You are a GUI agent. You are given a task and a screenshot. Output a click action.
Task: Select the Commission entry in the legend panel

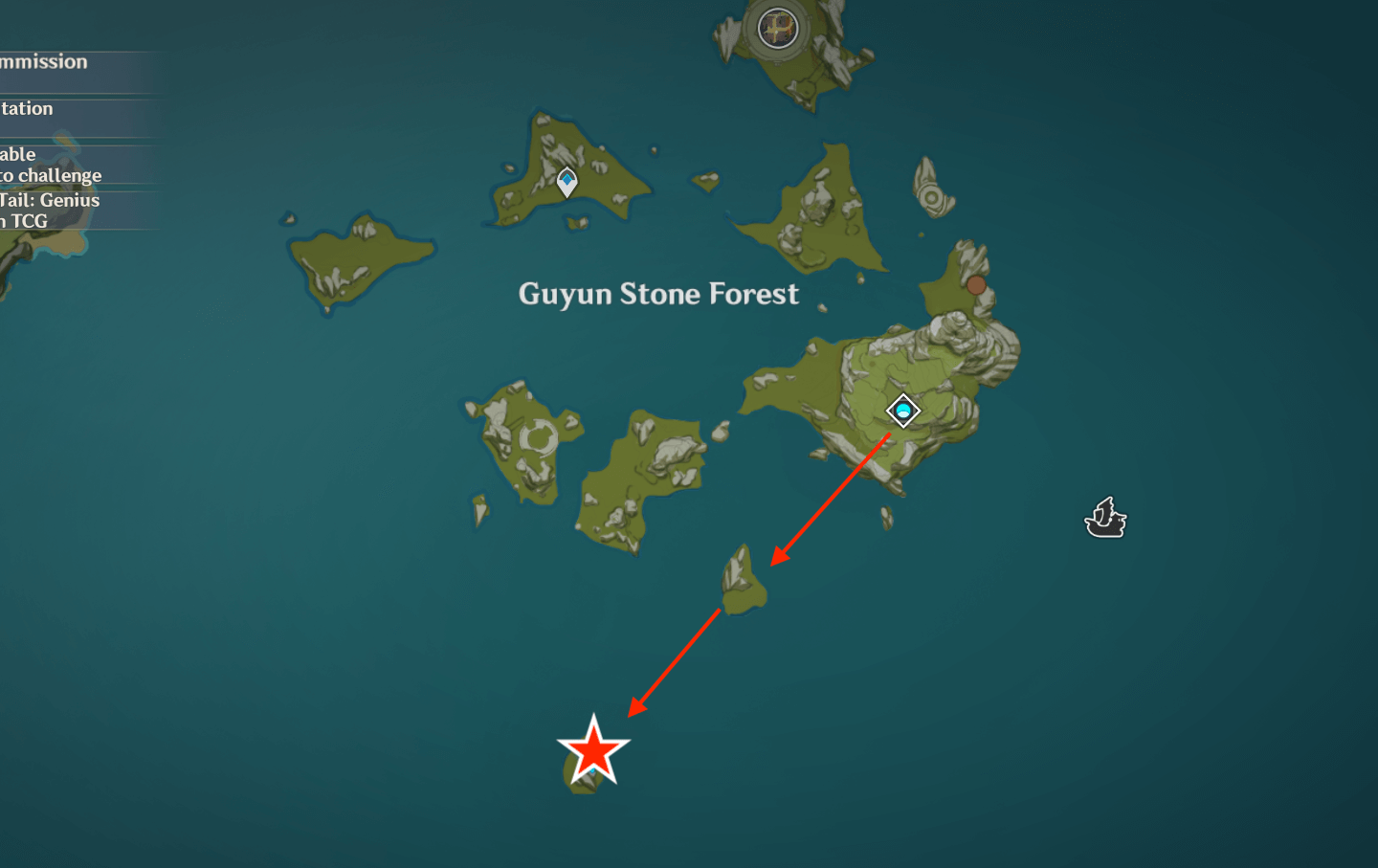tap(43, 61)
